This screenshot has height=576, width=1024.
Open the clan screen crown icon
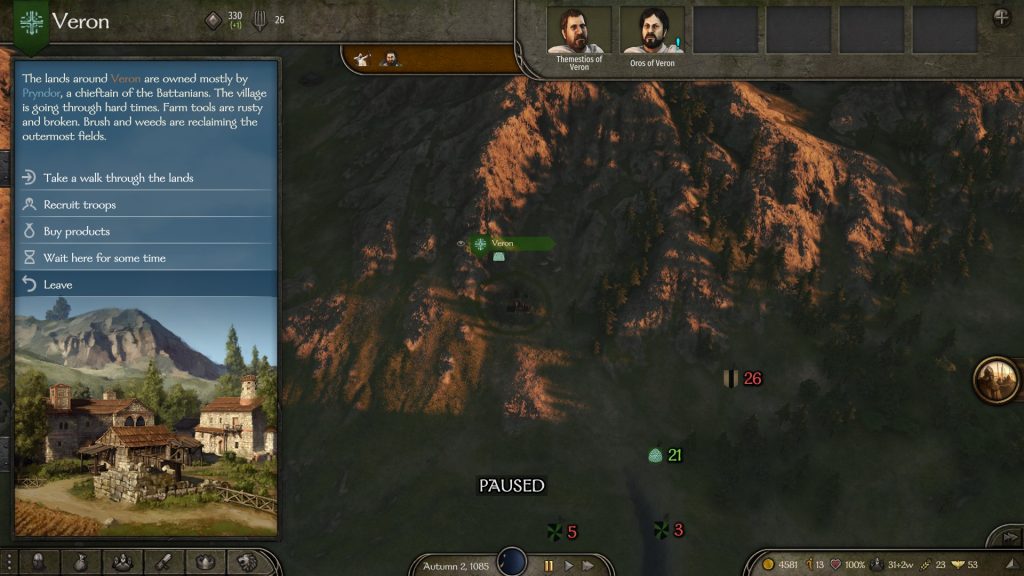pyautogui.click(x=205, y=562)
